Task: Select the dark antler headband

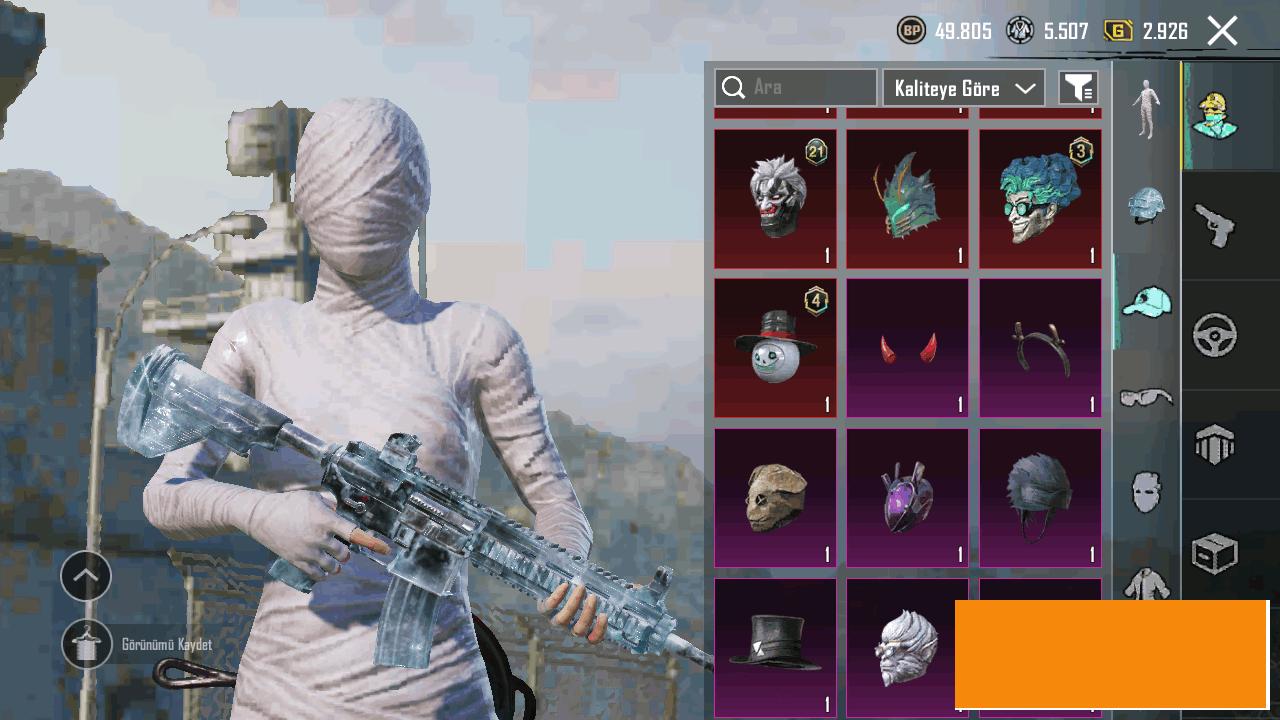Action: pyautogui.click(x=1040, y=347)
